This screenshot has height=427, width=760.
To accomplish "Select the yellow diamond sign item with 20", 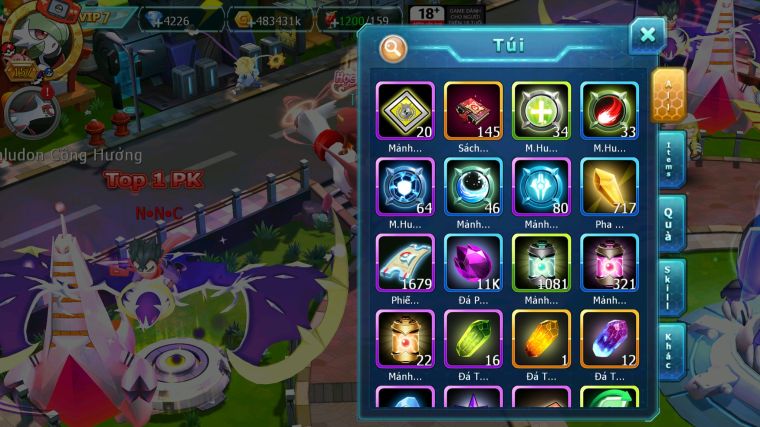I will (x=405, y=110).
